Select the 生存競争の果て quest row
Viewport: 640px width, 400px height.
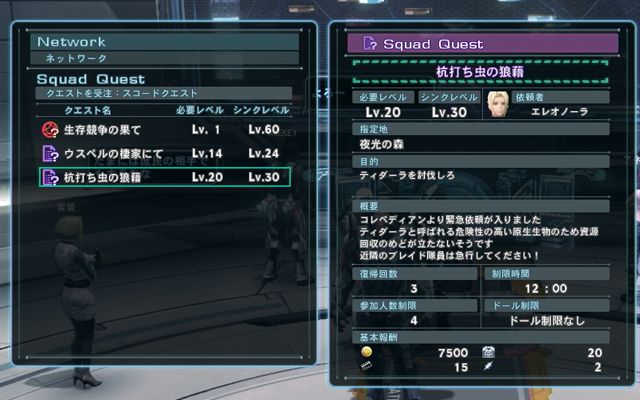pyautogui.click(x=165, y=131)
